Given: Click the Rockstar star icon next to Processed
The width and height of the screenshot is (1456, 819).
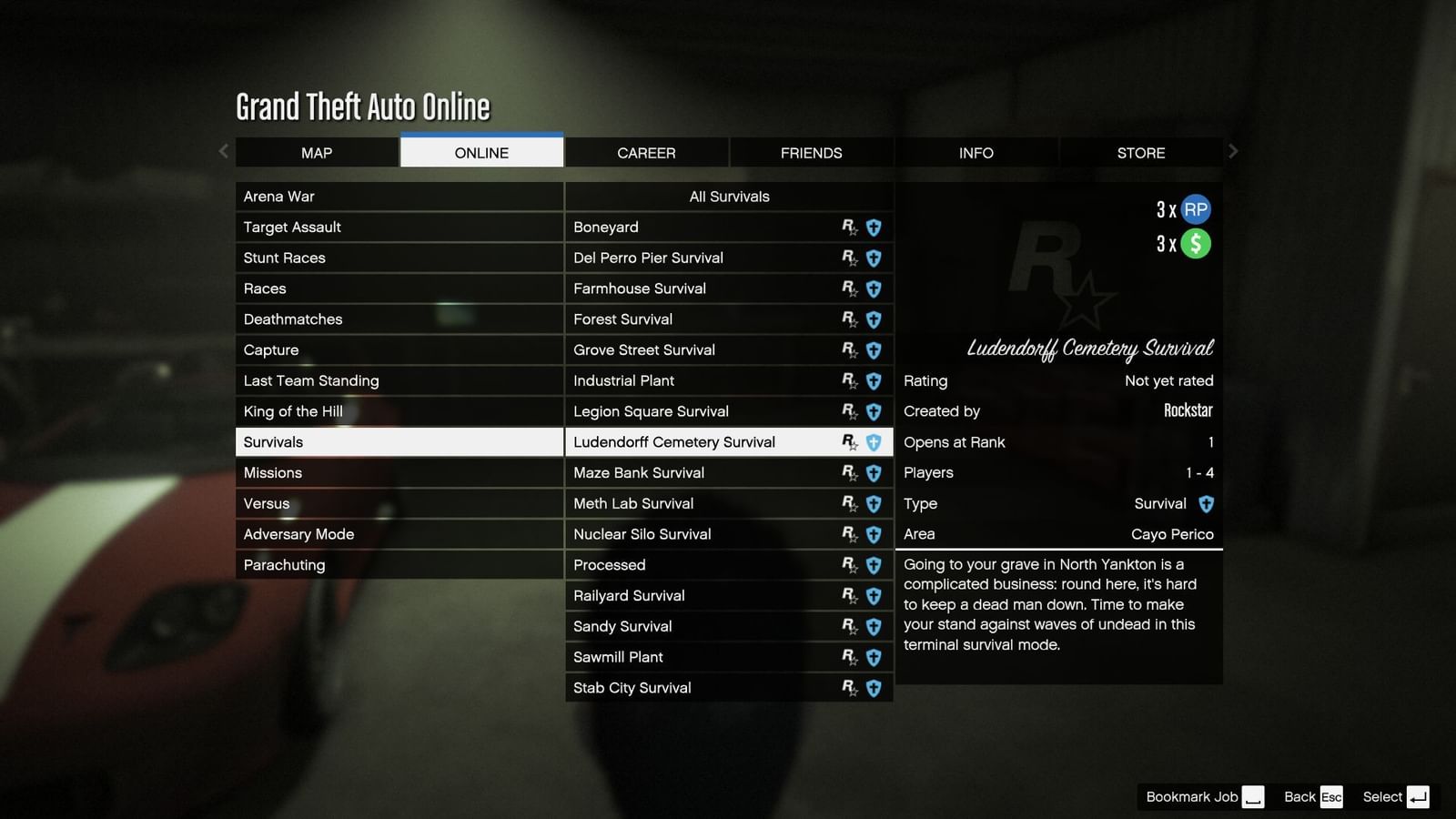Looking at the screenshot, I should coord(850,565).
